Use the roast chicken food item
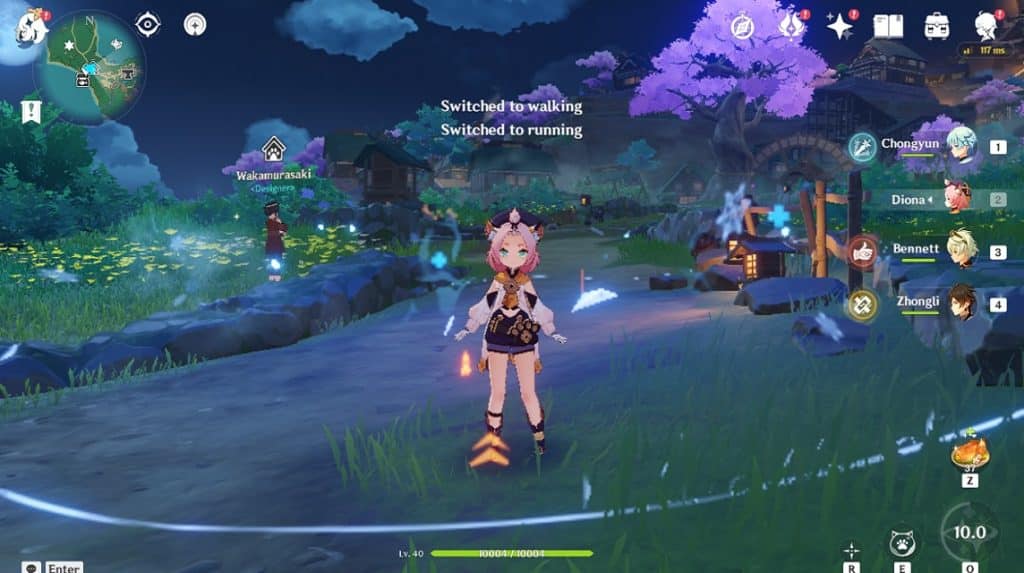This screenshot has width=1024, height=573. (969, 454)
